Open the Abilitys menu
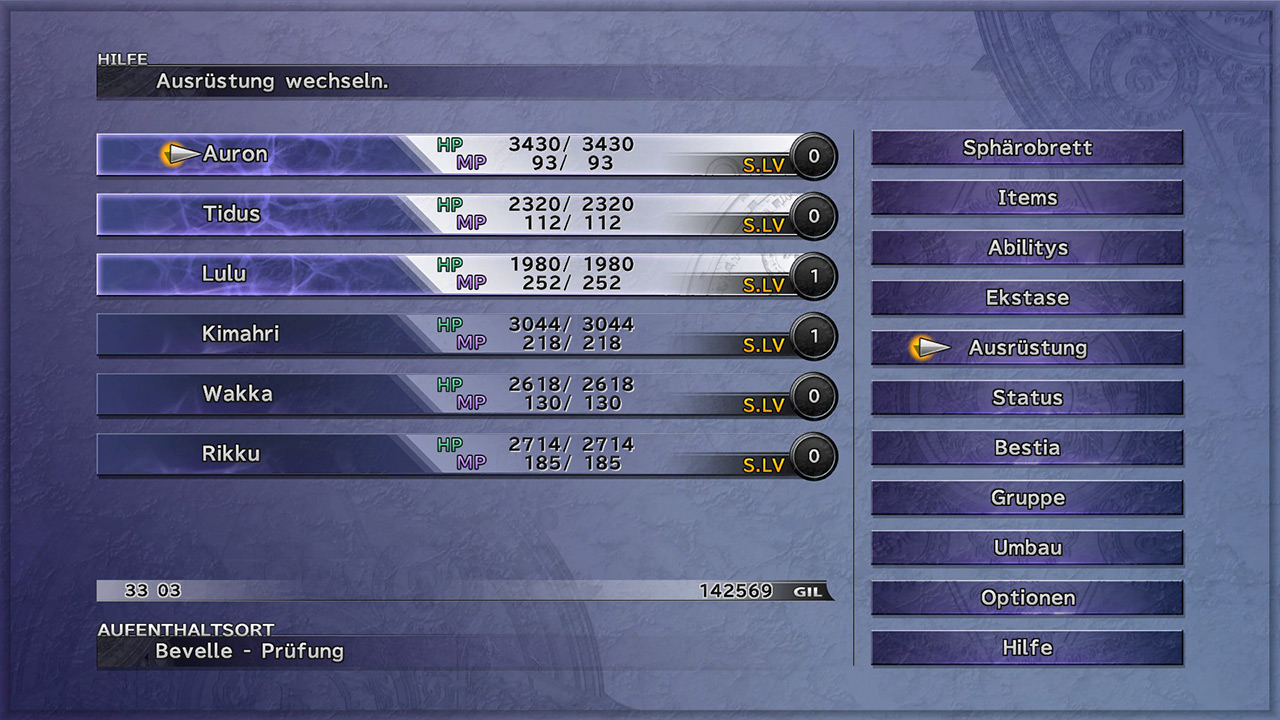 tap(1027, 248)
